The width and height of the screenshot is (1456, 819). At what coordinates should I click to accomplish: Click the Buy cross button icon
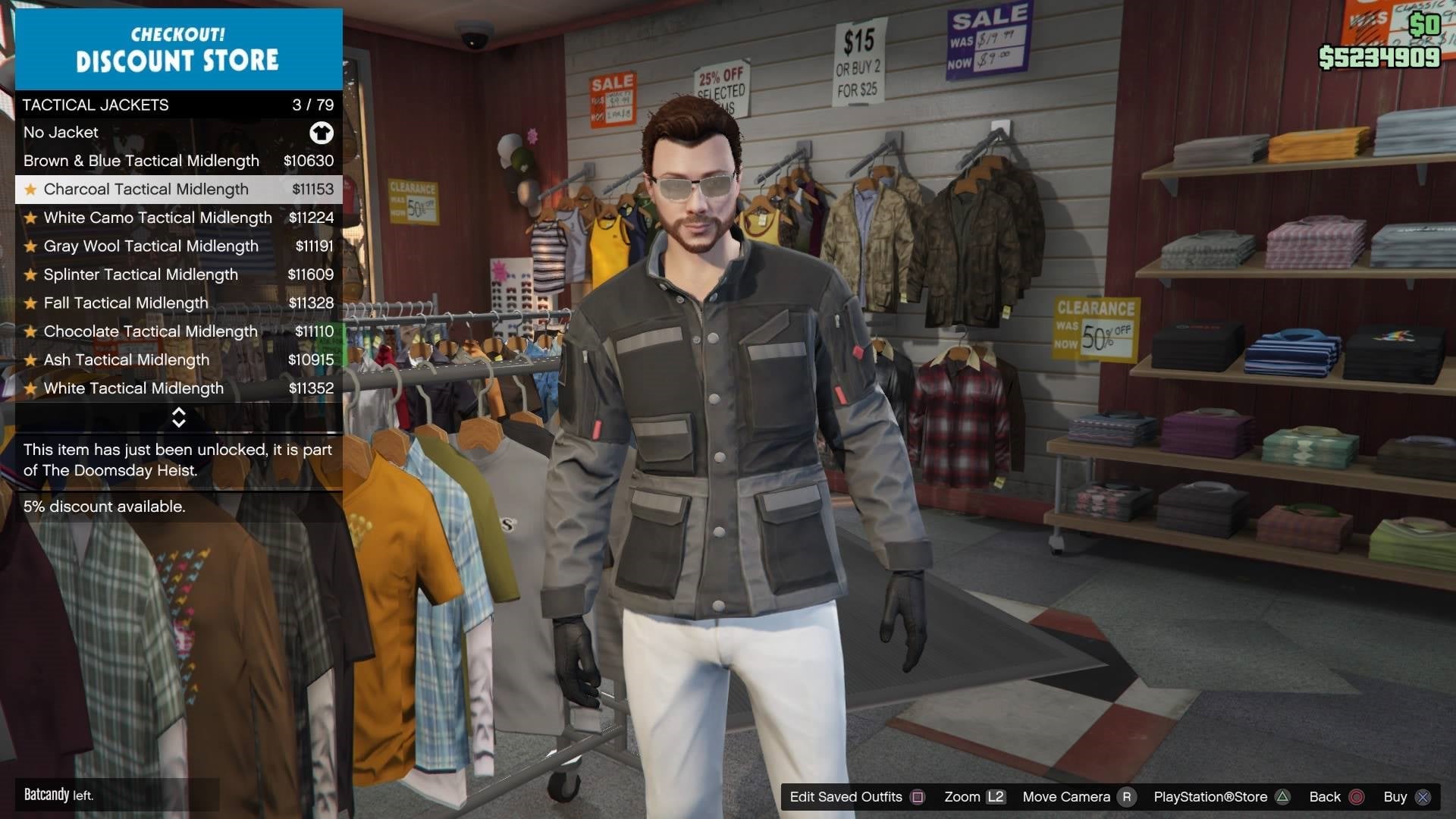click(x=1426, y=797)
